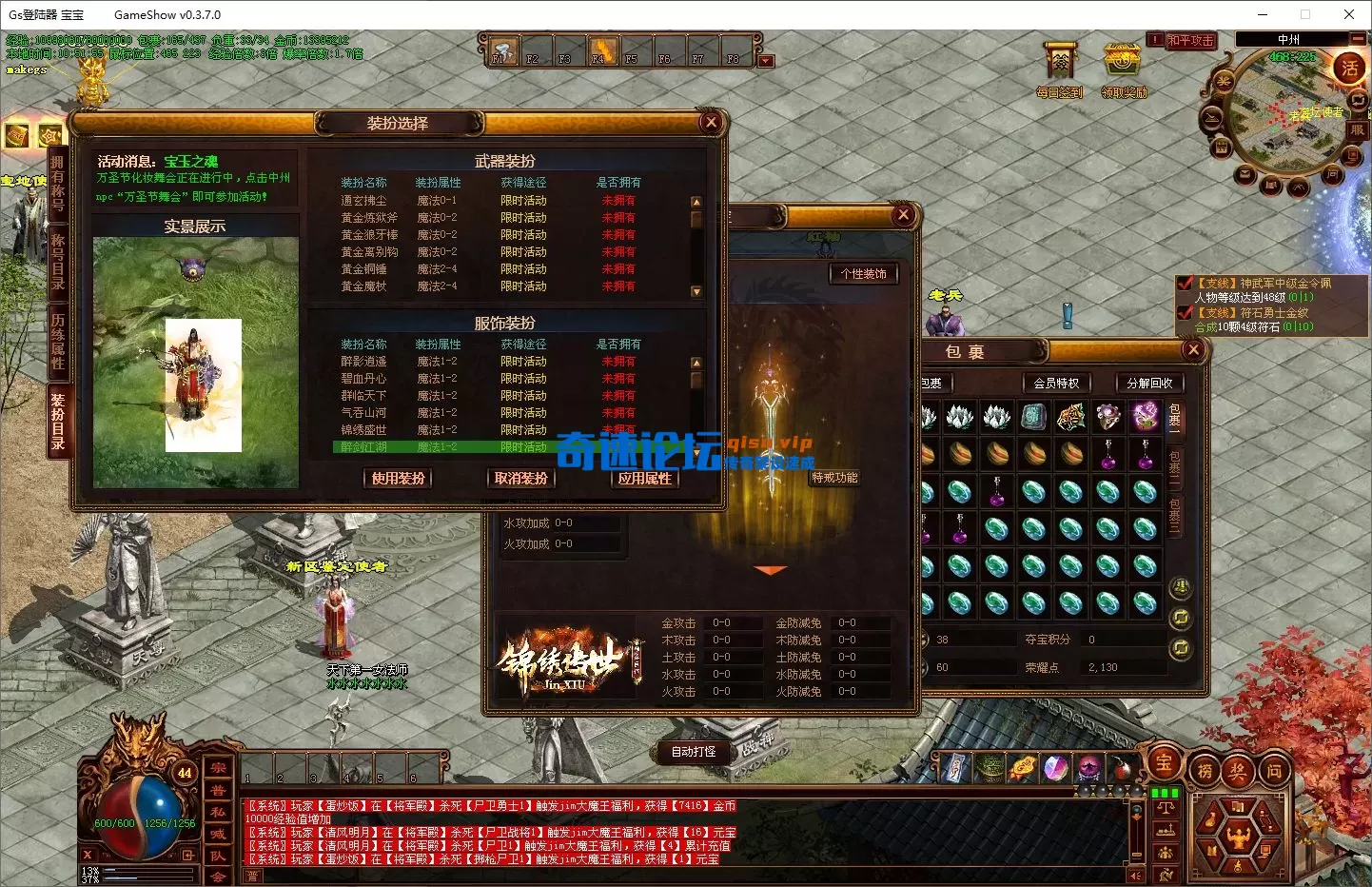Click the scroll-up arrow in 武器装扮 list

[696, 201]
